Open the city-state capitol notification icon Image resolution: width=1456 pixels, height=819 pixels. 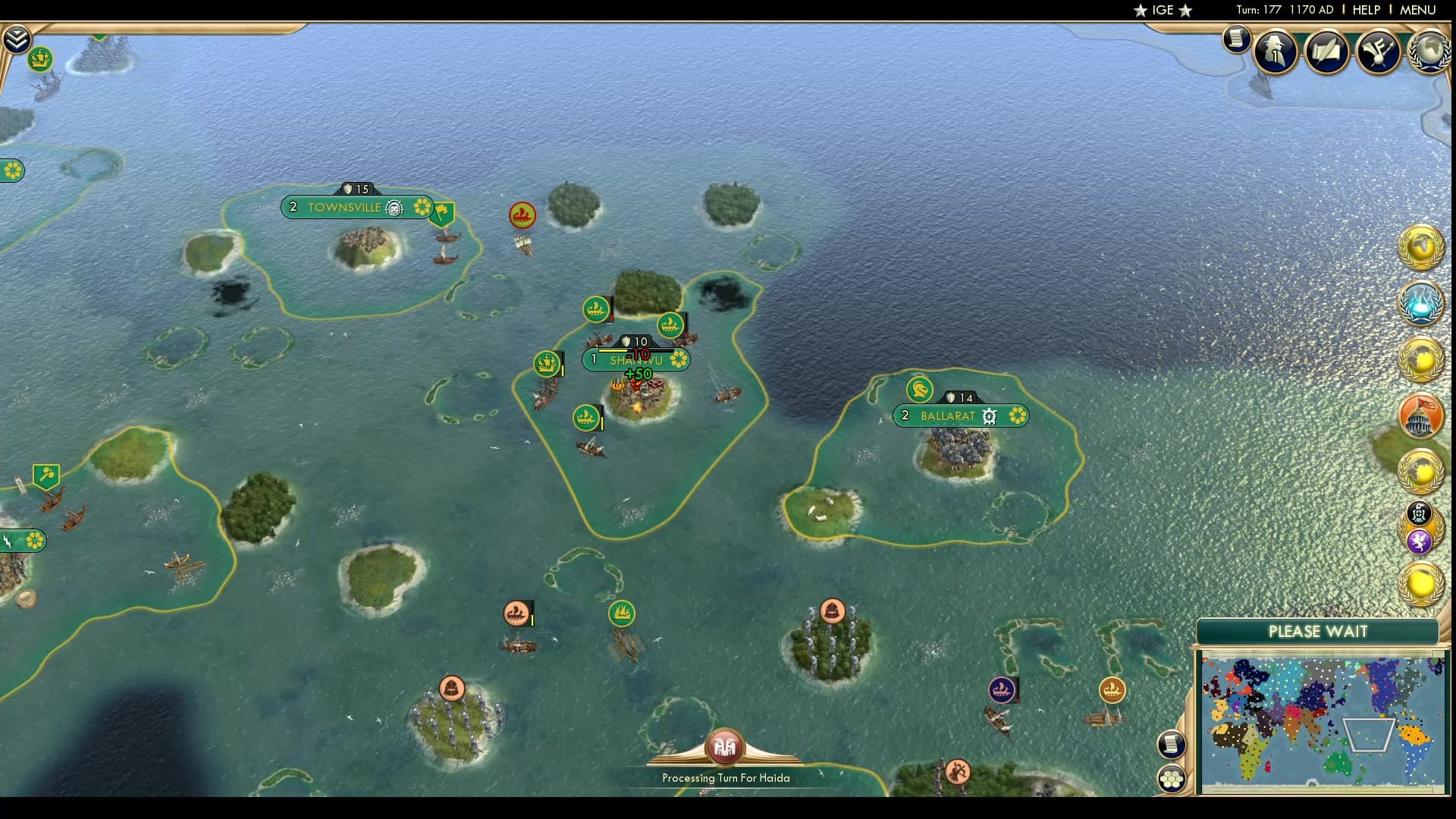click(1423, 417)
